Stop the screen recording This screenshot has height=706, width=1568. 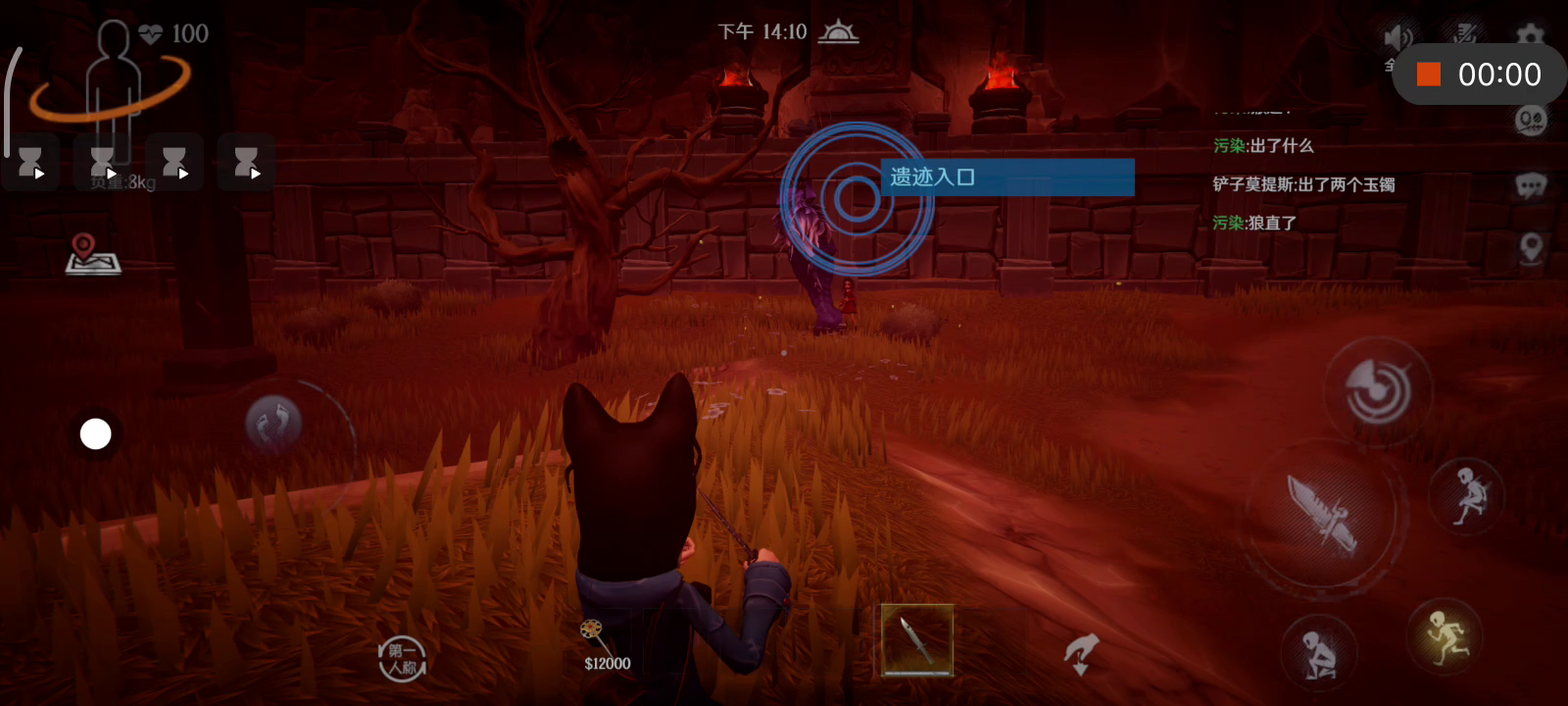tap(1429, 75)
